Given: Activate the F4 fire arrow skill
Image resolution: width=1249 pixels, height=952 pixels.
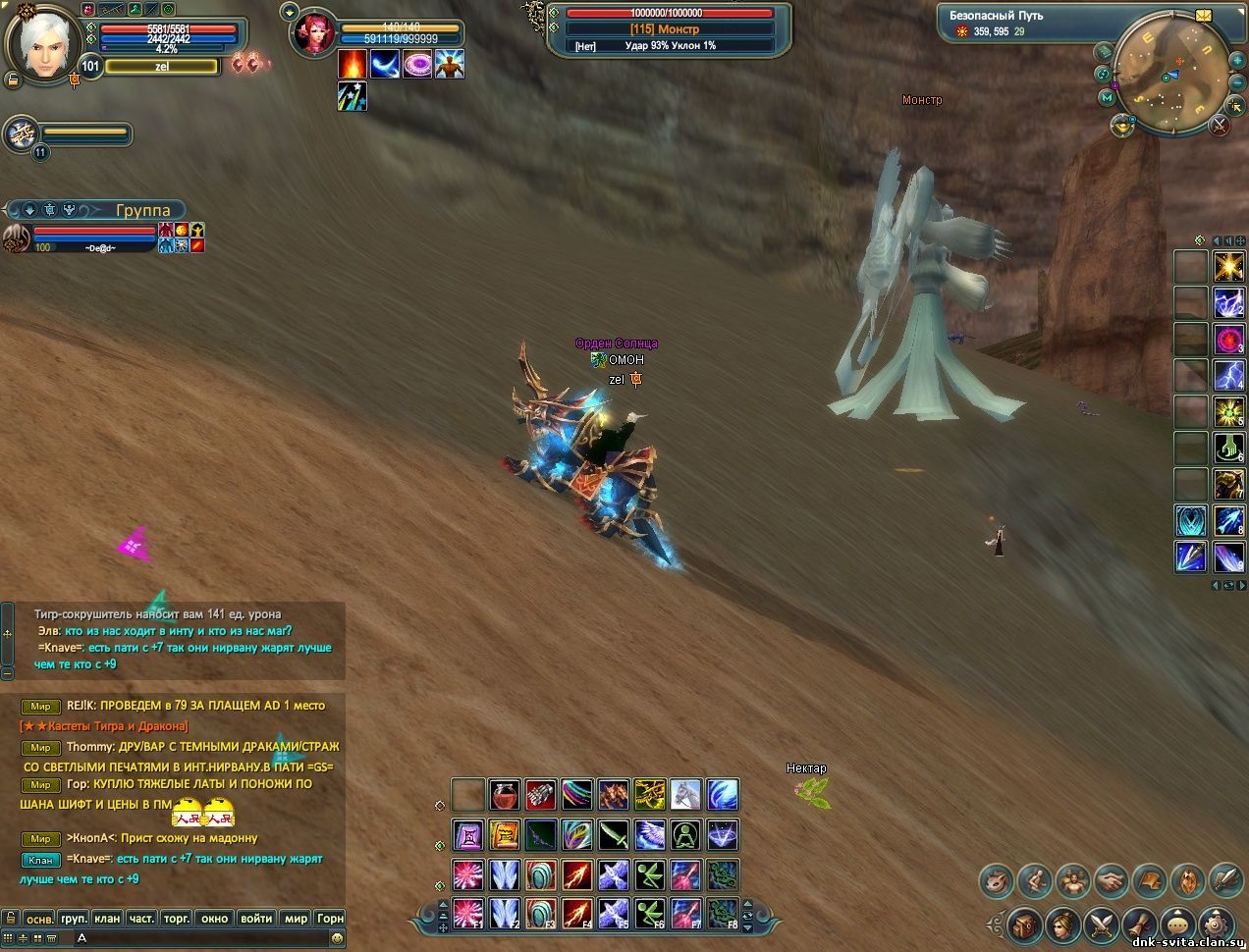Looking at the screenshot, I should tap(577, 914).
